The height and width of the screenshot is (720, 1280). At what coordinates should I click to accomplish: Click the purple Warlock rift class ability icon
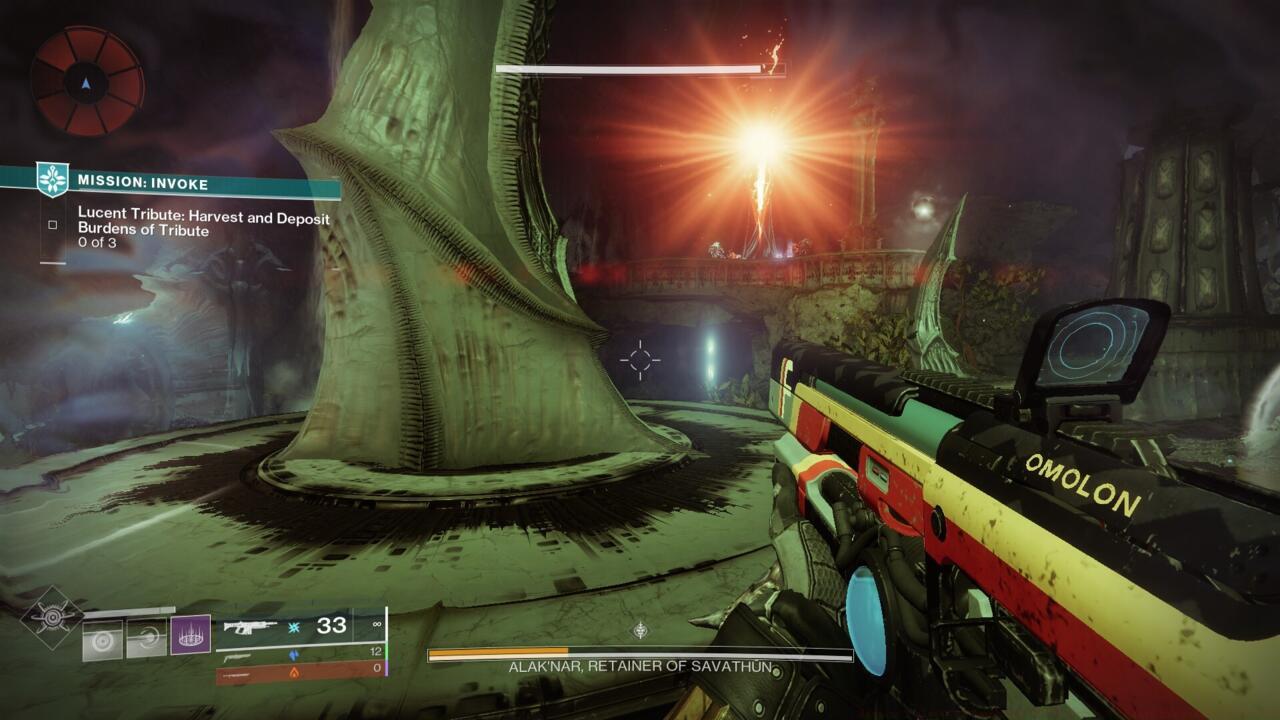click(189, 633)
